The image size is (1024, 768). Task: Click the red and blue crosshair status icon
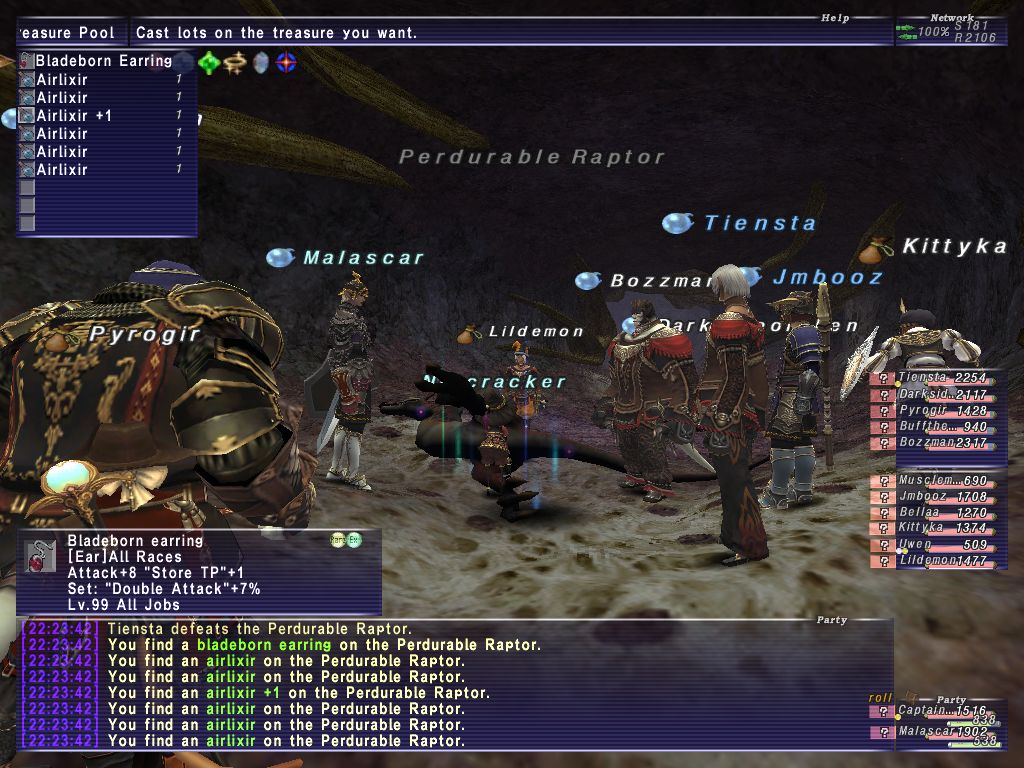(x=287, y=63)
